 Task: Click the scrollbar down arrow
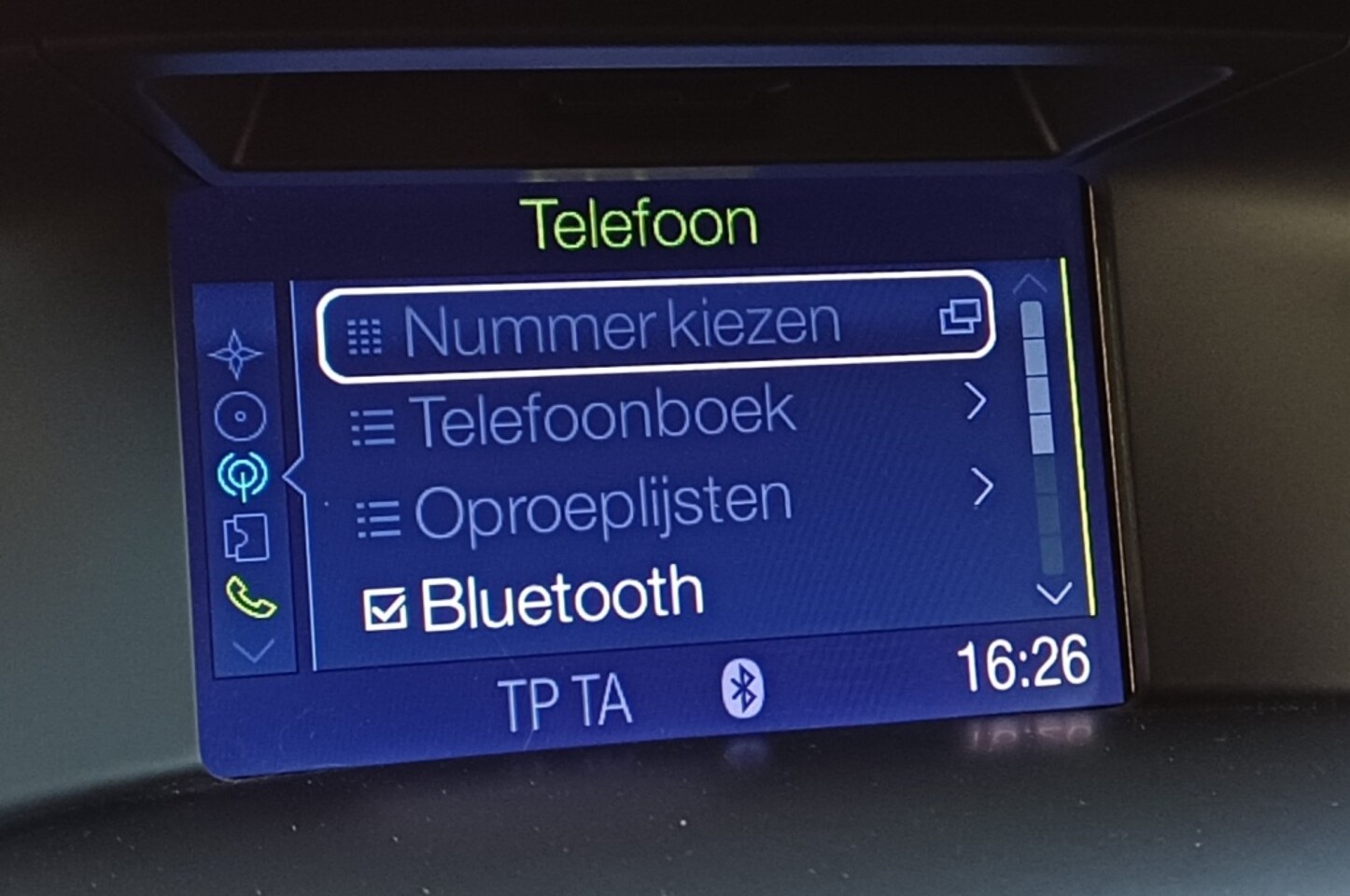[x=1054, y=593]
